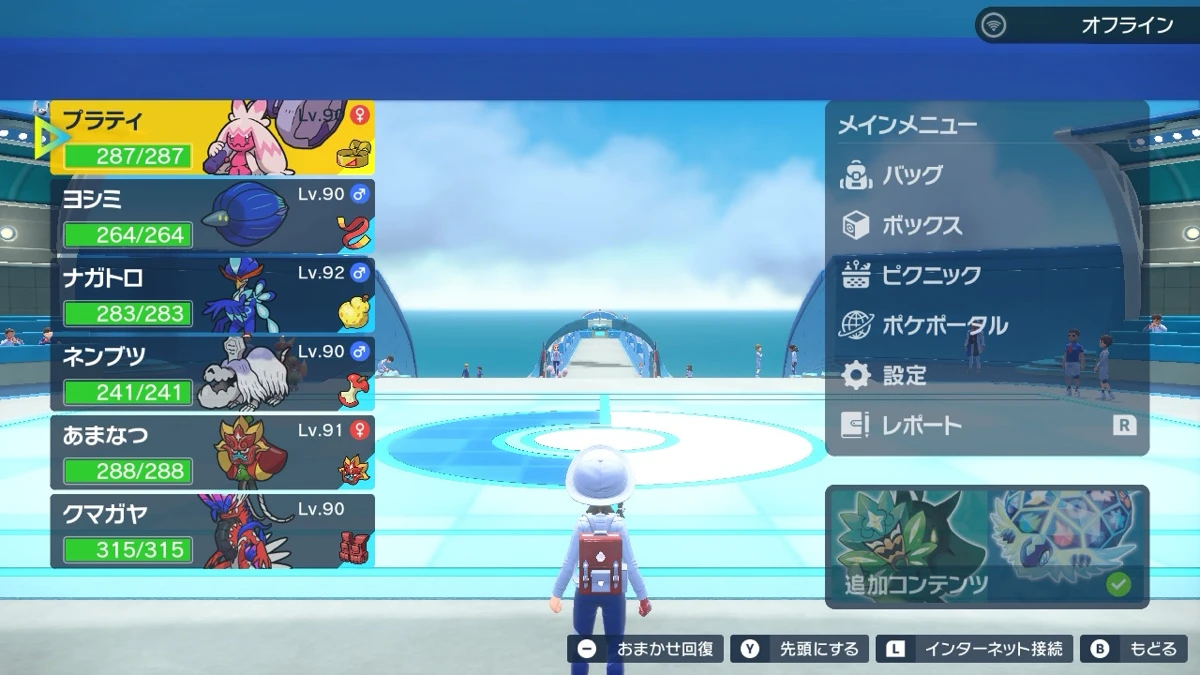Choose party member クマガヤ
This screenshot has width=1200, height=675.
(212, 531)
